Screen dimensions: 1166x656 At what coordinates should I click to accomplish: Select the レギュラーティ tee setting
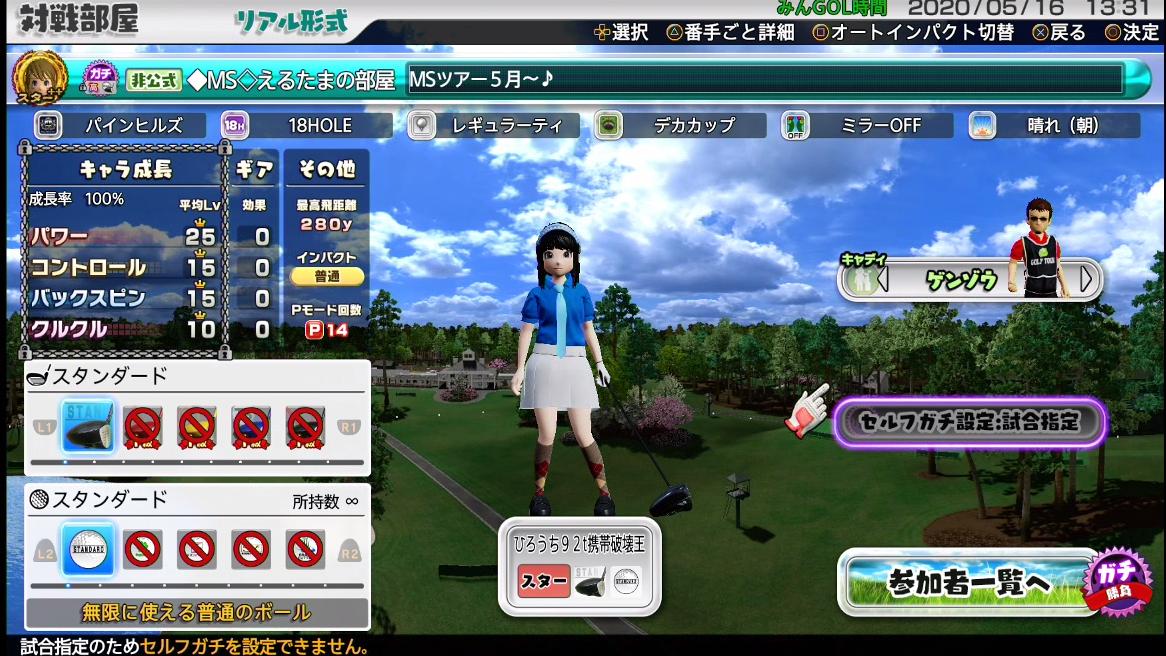point(494,126)
